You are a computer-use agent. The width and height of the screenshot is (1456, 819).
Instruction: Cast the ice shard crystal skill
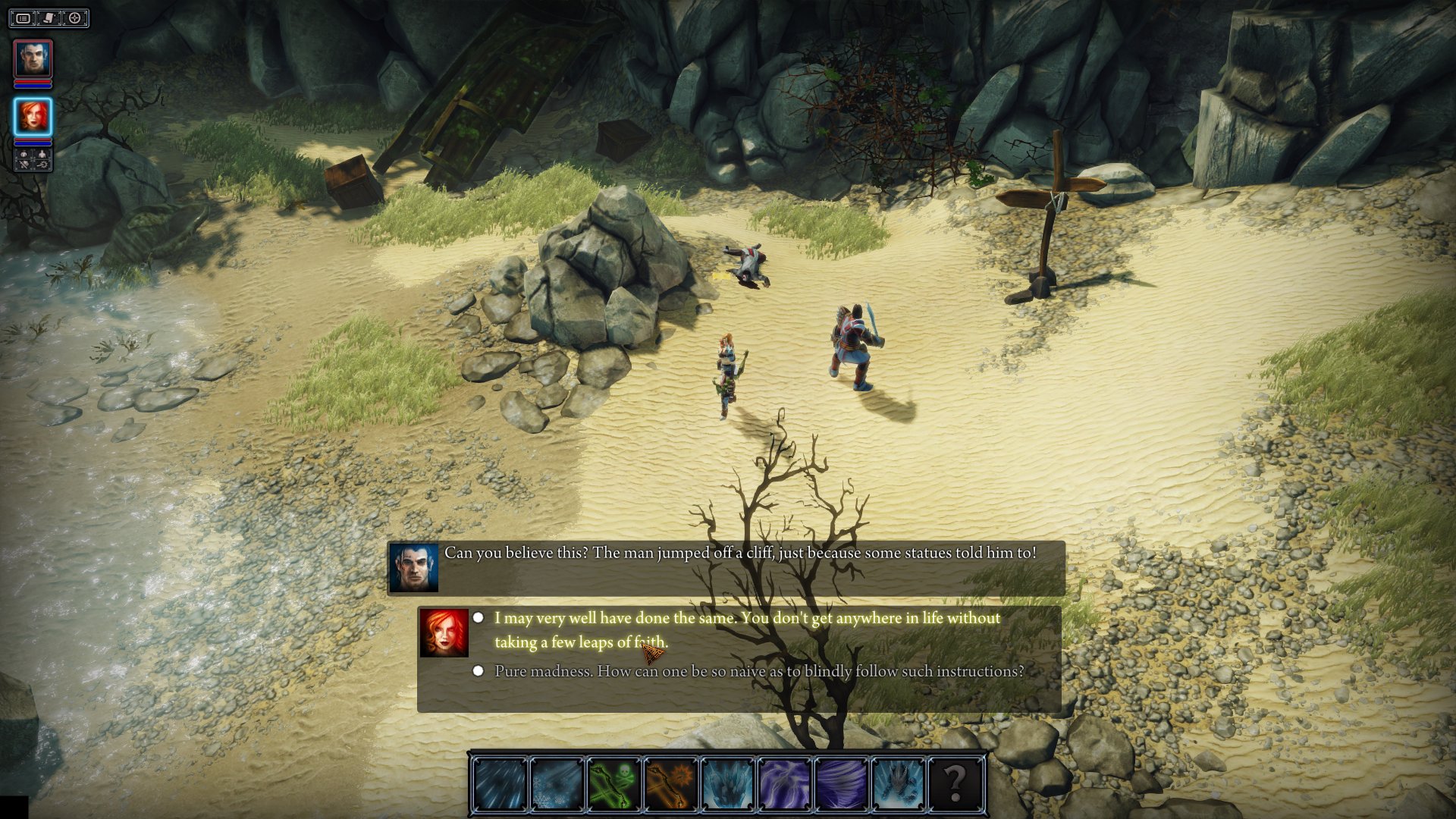click(727, 783)
